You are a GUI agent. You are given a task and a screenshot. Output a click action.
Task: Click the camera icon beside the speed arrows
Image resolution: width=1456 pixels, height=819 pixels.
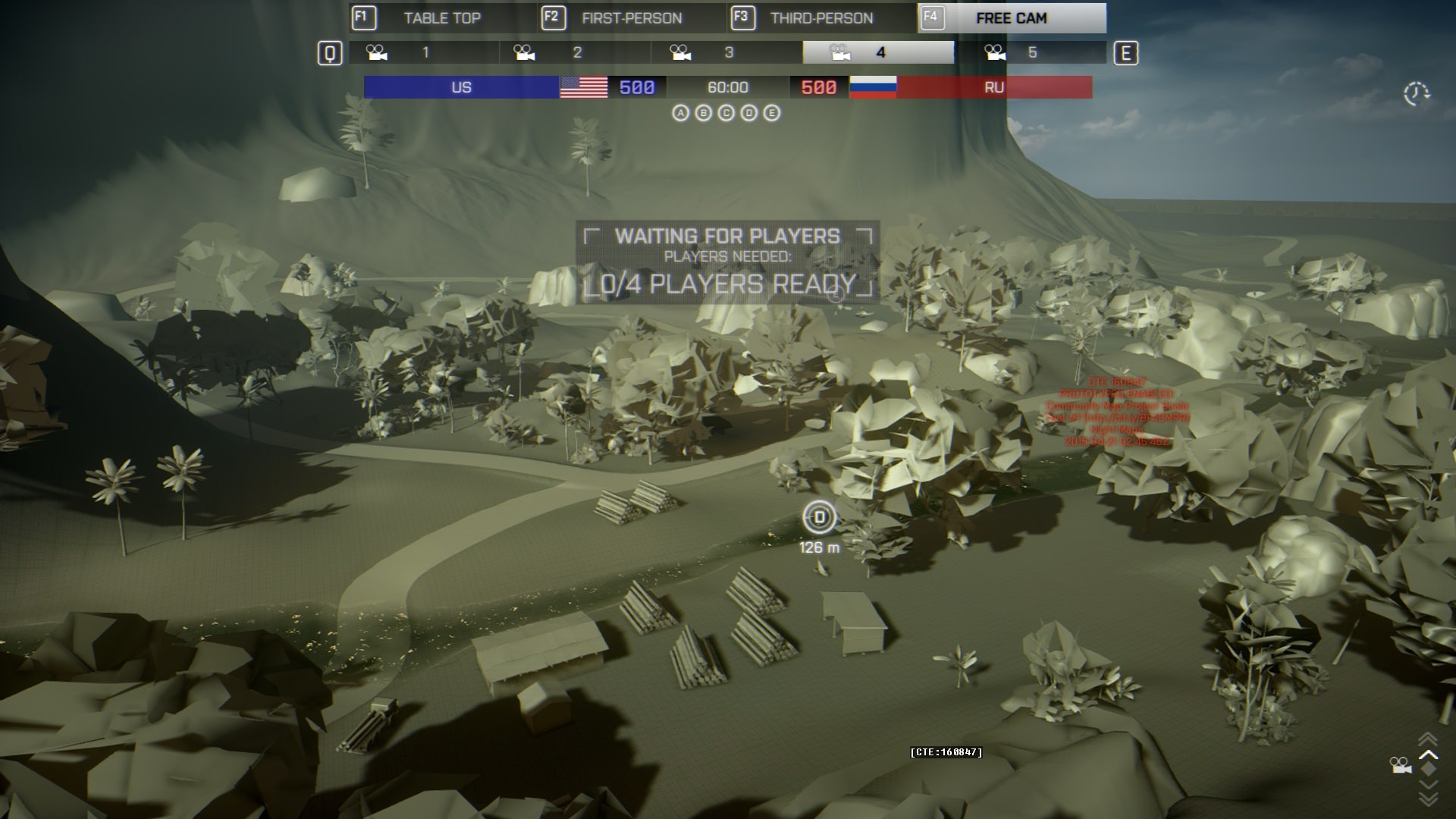[1401, 765]
